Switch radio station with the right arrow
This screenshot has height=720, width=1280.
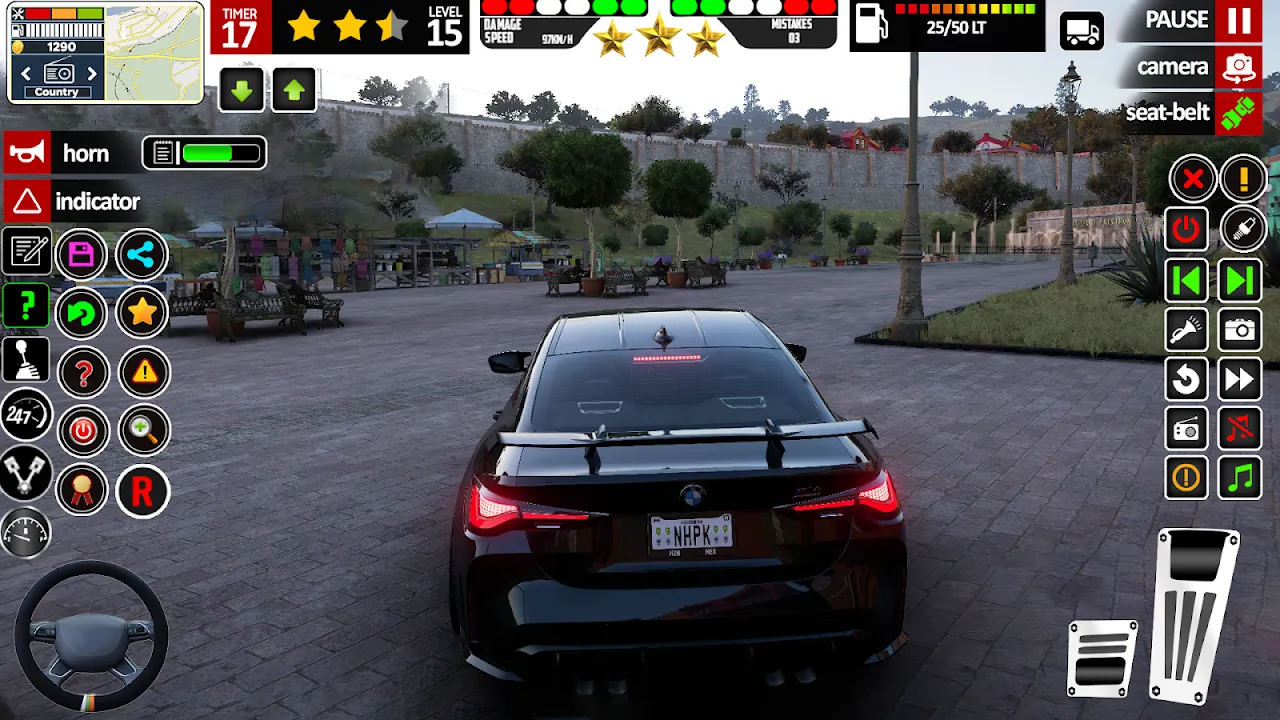(92, 73)
